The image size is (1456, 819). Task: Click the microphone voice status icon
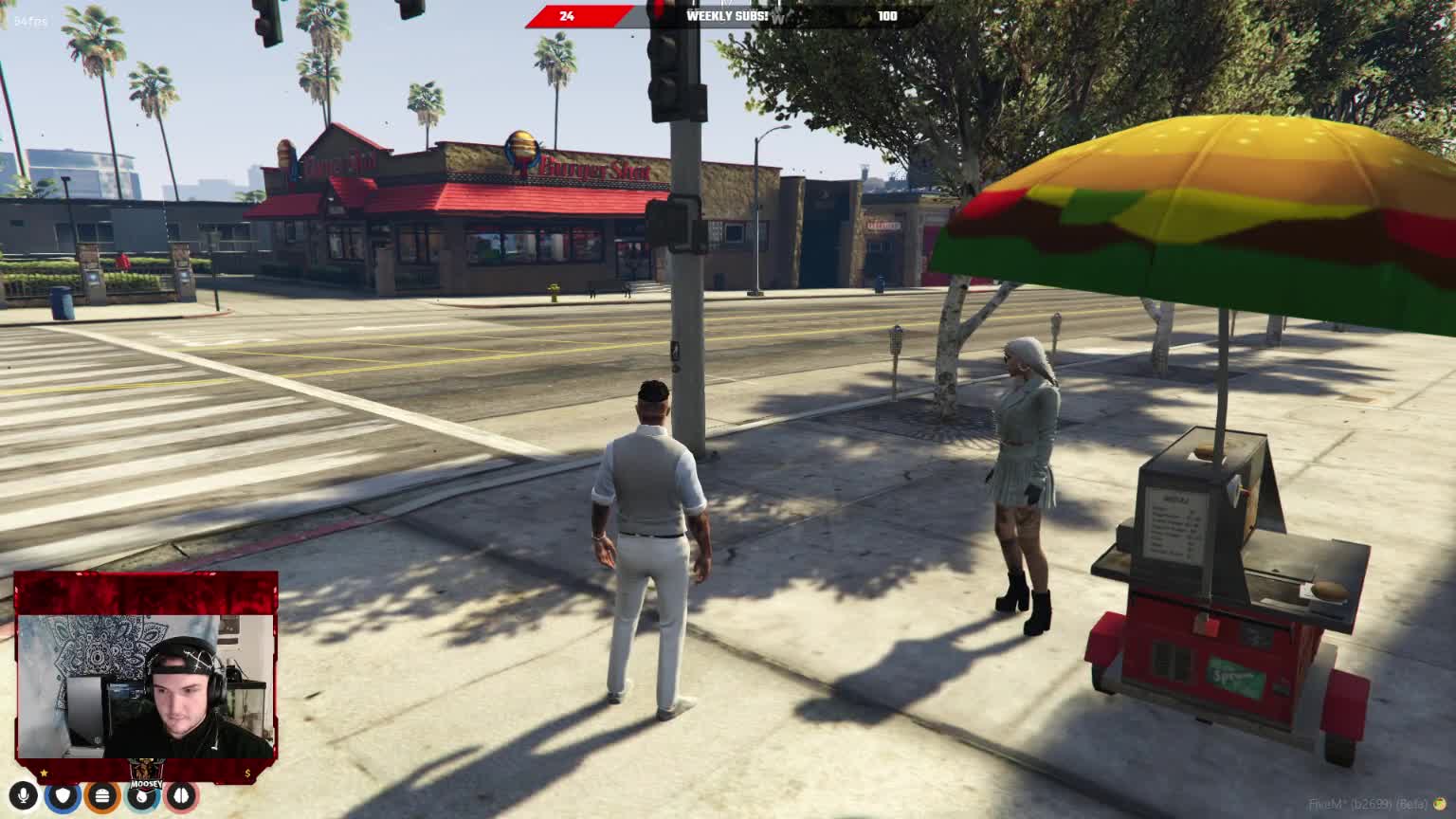(x=23, y=796)
